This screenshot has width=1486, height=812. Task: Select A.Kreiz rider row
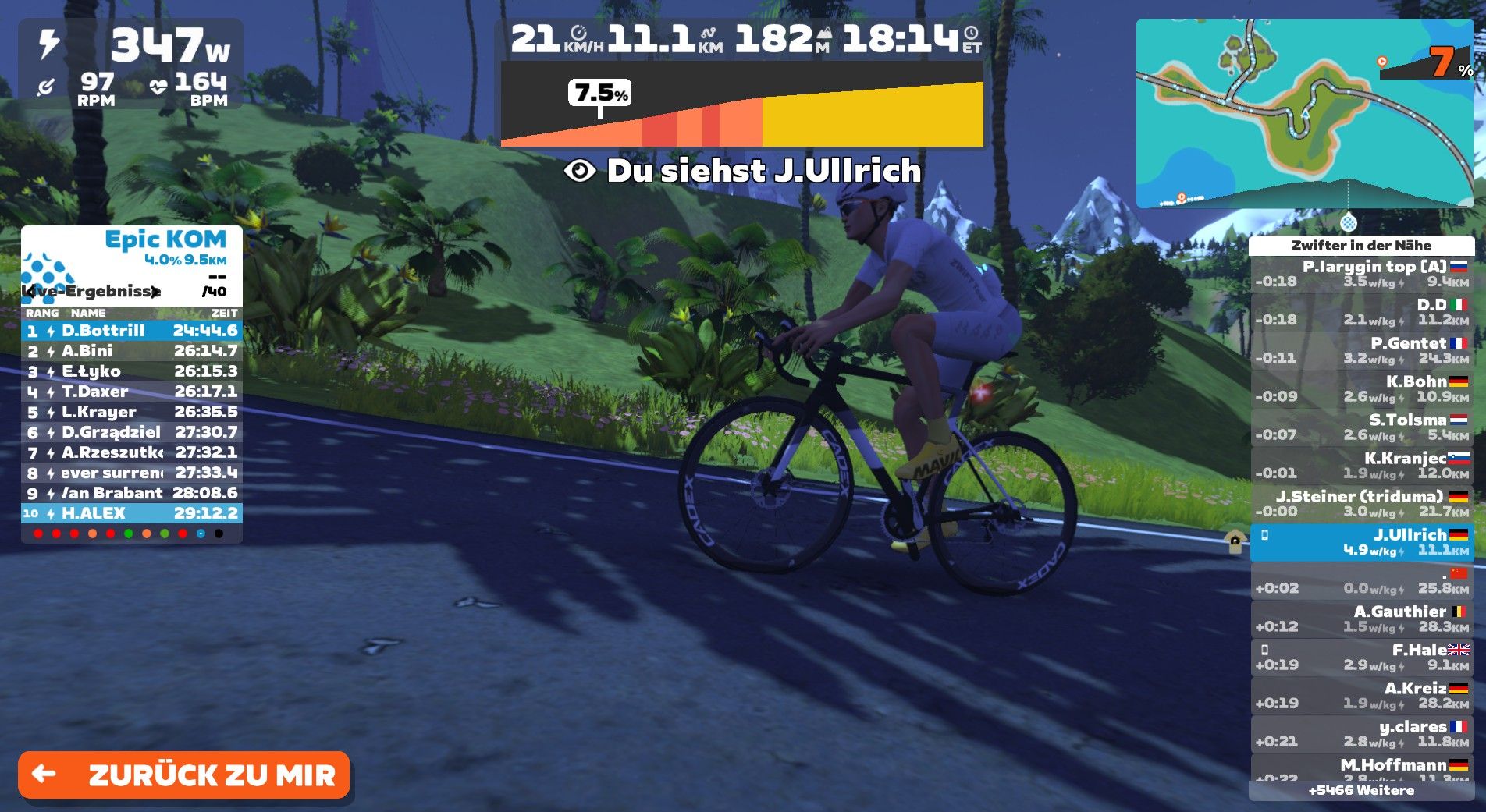tap(1361, 695)
